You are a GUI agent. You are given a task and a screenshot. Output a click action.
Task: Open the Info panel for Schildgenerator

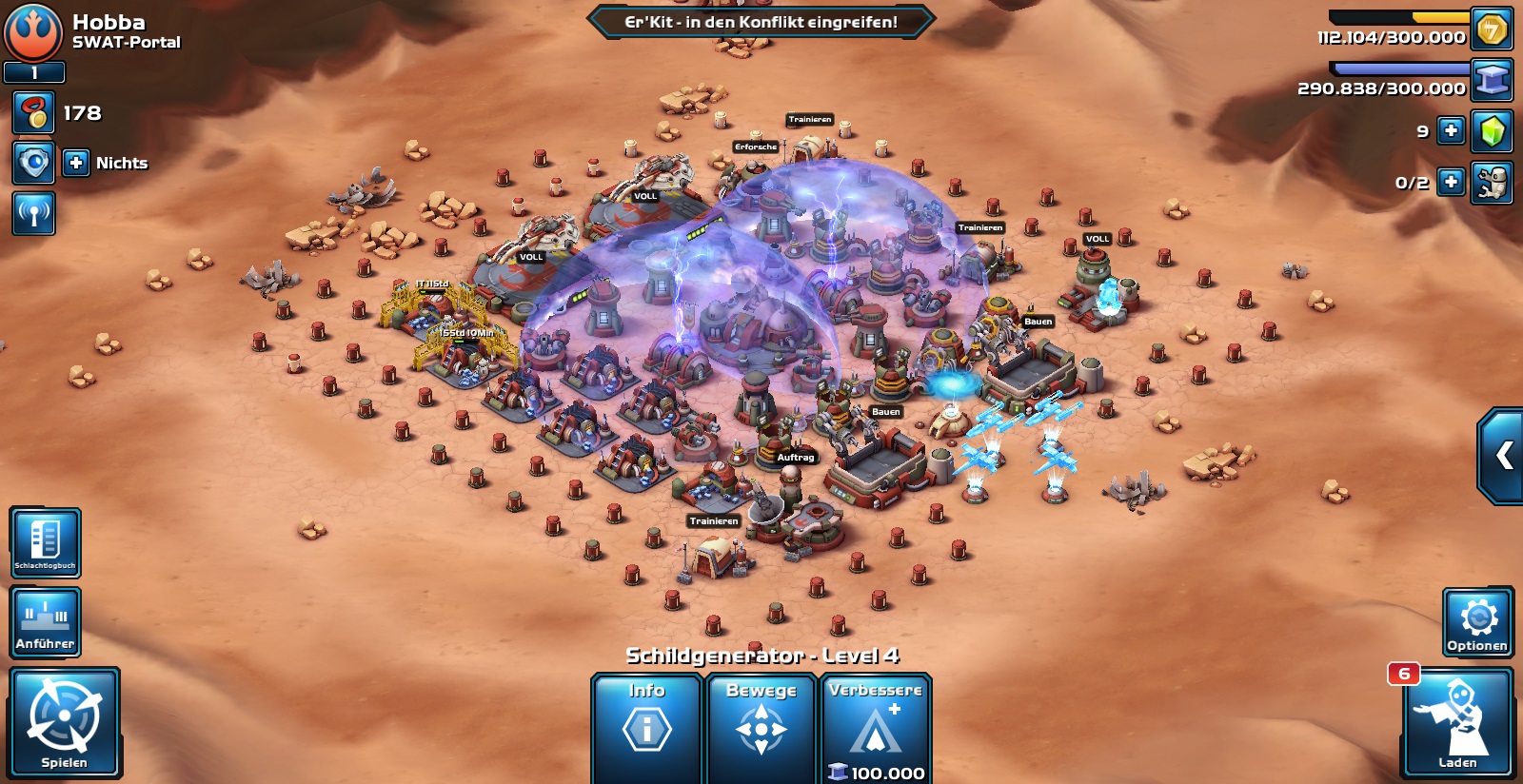pos(647,728)
